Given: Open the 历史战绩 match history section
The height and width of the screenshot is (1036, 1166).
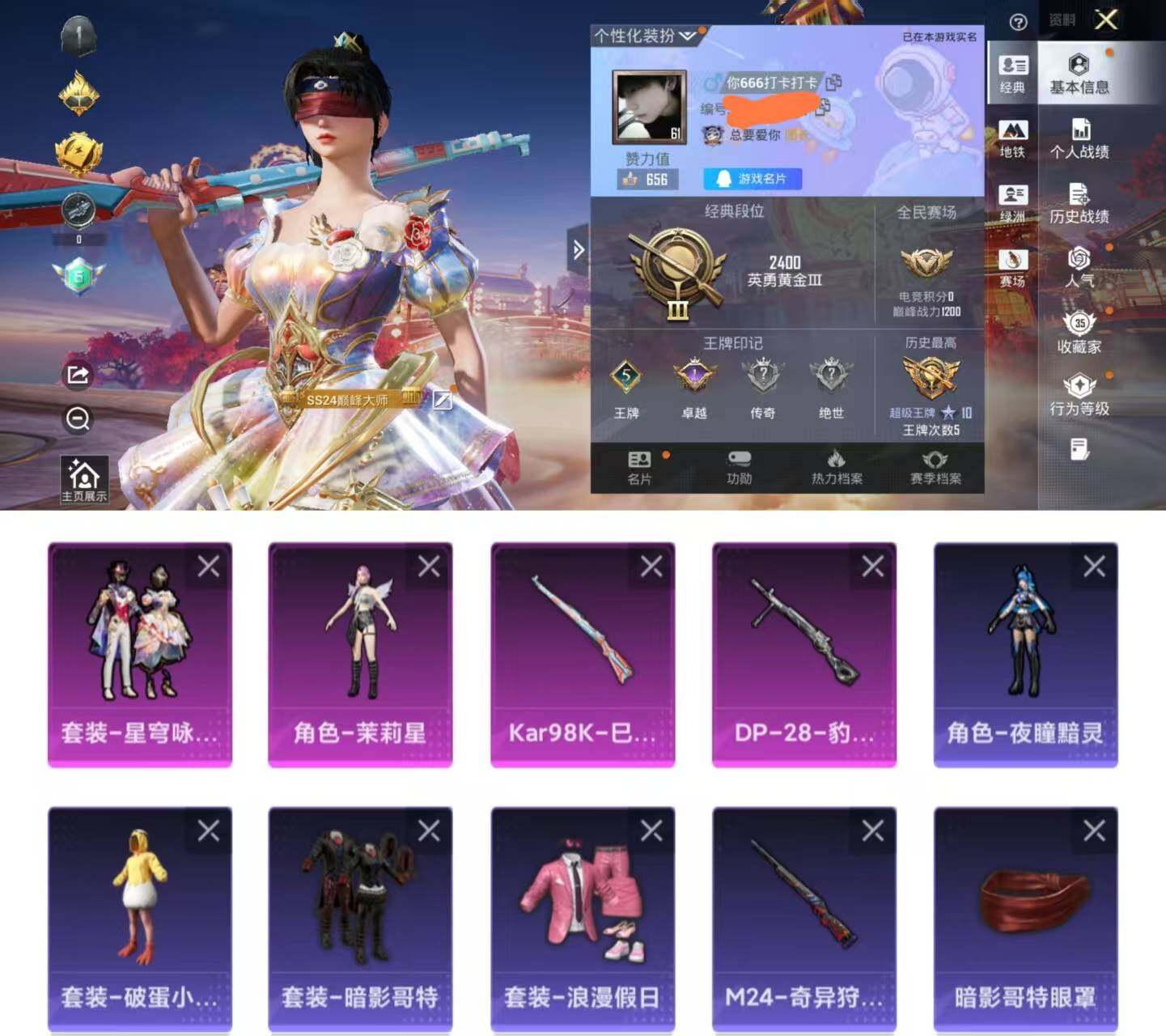Looking at the screenshot, I should (1079, 203).
